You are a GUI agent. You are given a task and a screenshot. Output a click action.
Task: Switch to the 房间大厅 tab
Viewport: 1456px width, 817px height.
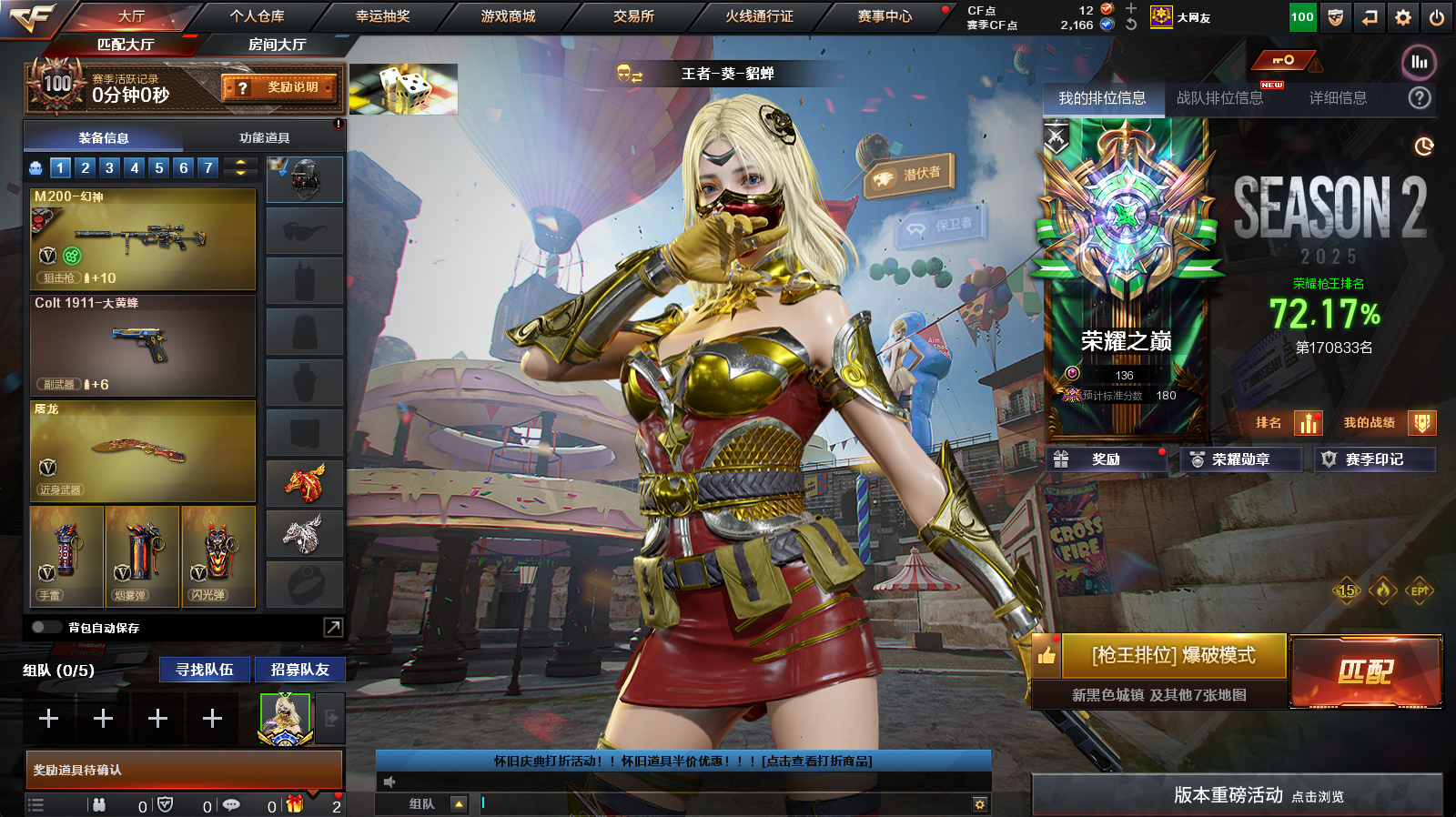coord(277,45)
